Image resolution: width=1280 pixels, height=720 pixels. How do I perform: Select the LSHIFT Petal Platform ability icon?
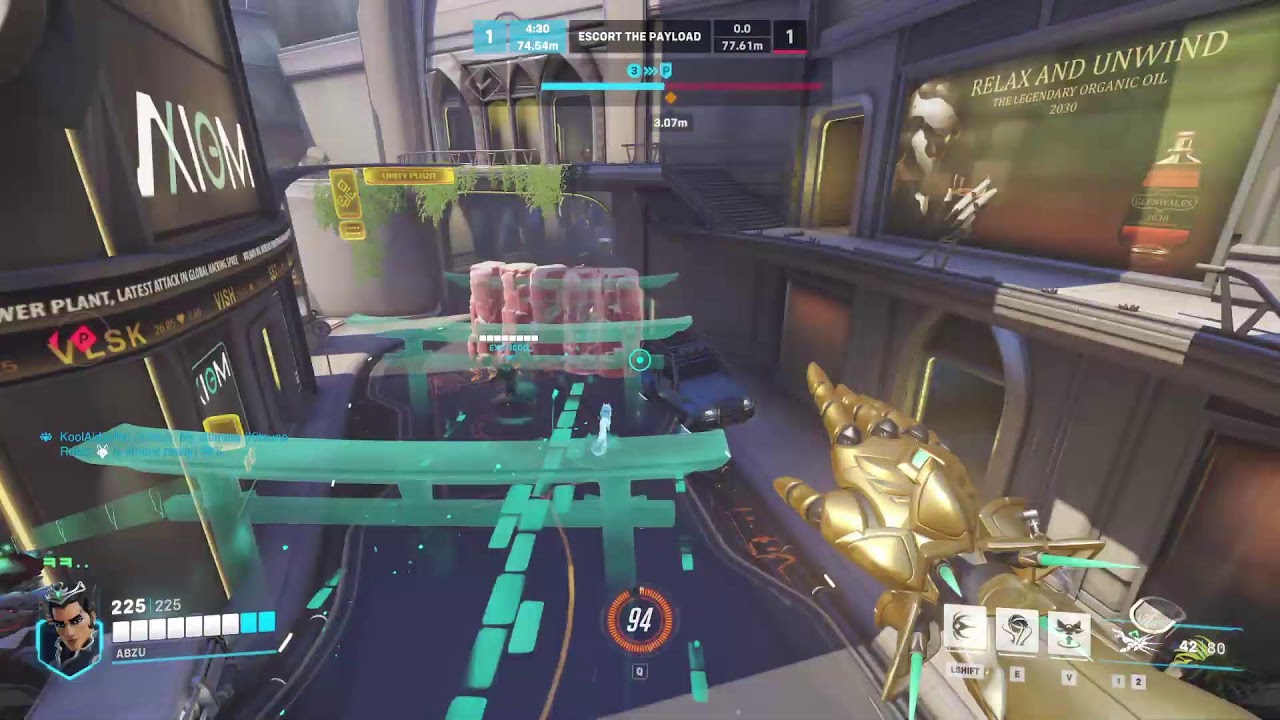click(963, 628)
